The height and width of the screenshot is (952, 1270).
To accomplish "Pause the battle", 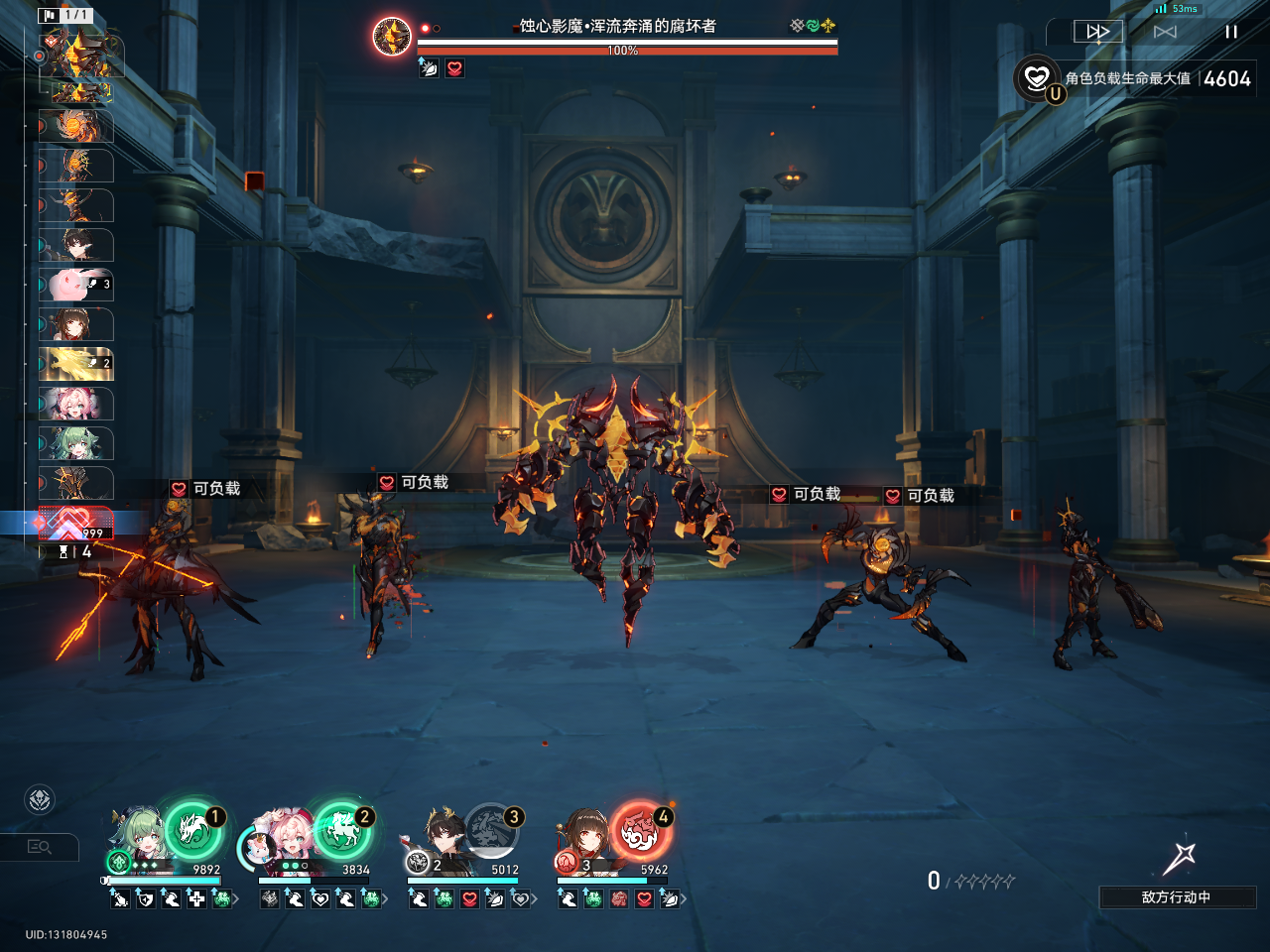I will tap(1231, 32).
